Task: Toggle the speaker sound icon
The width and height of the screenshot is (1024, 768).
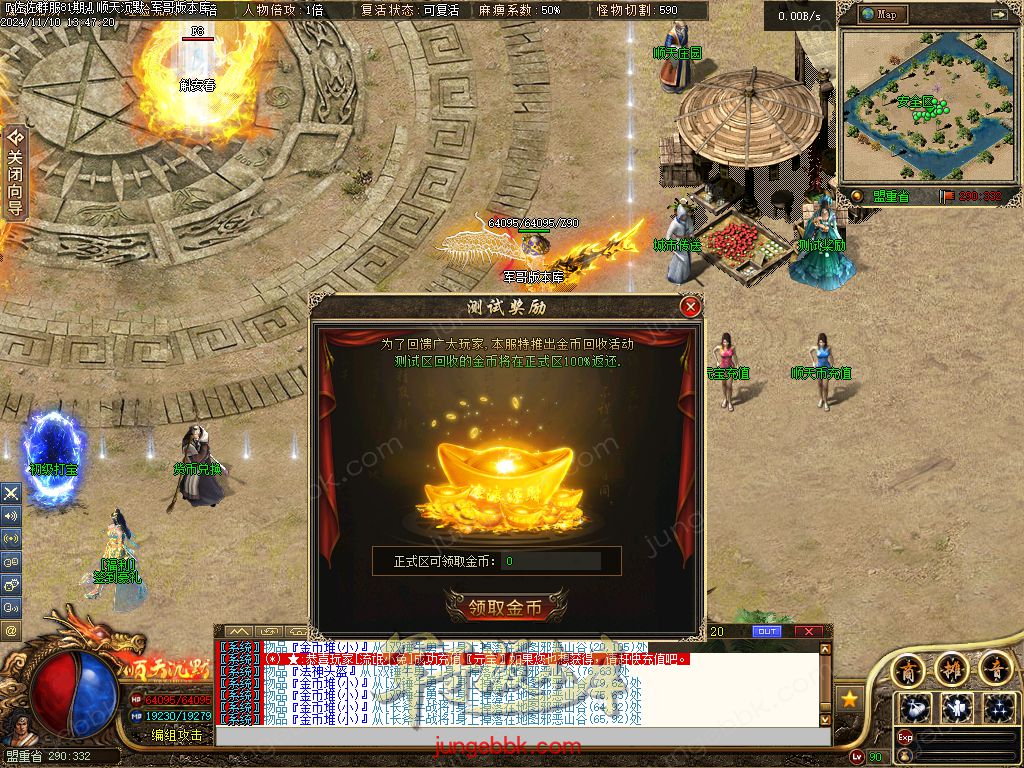Action: tap(11, 516)
